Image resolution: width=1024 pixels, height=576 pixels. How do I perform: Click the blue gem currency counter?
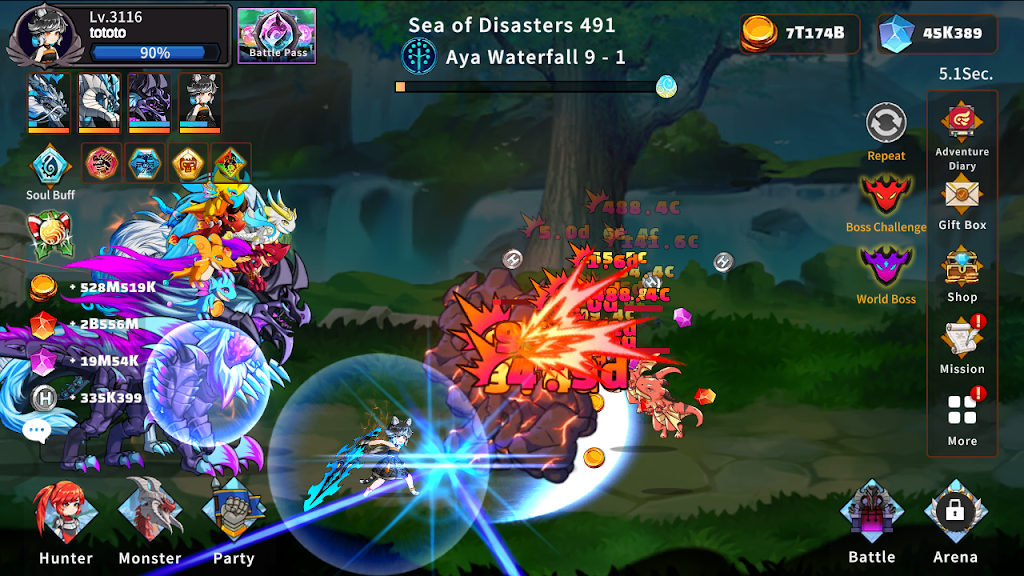(937, 33)
